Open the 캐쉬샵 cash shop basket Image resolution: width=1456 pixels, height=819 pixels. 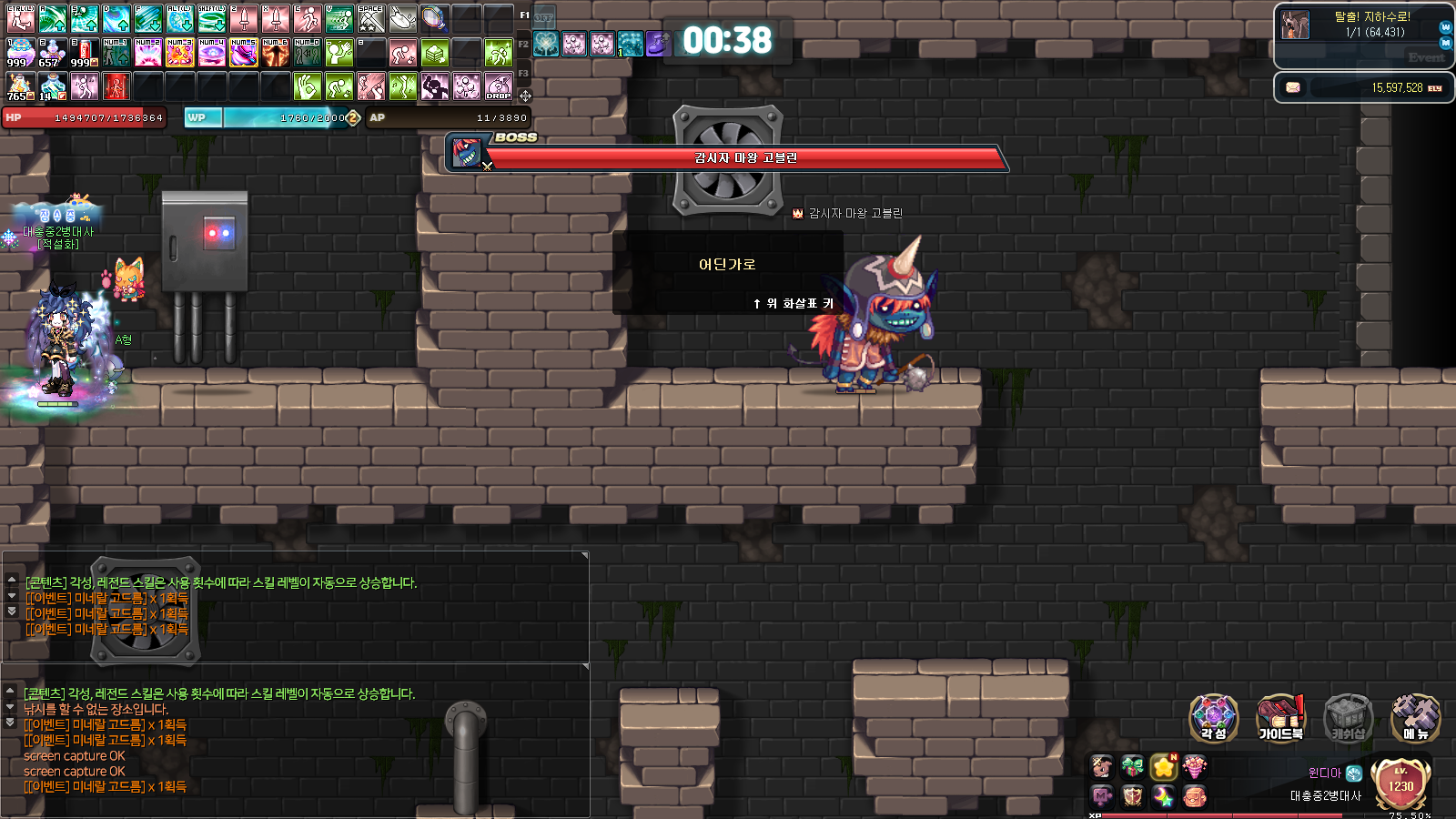pyautogui.click(x=1348, y=718)
